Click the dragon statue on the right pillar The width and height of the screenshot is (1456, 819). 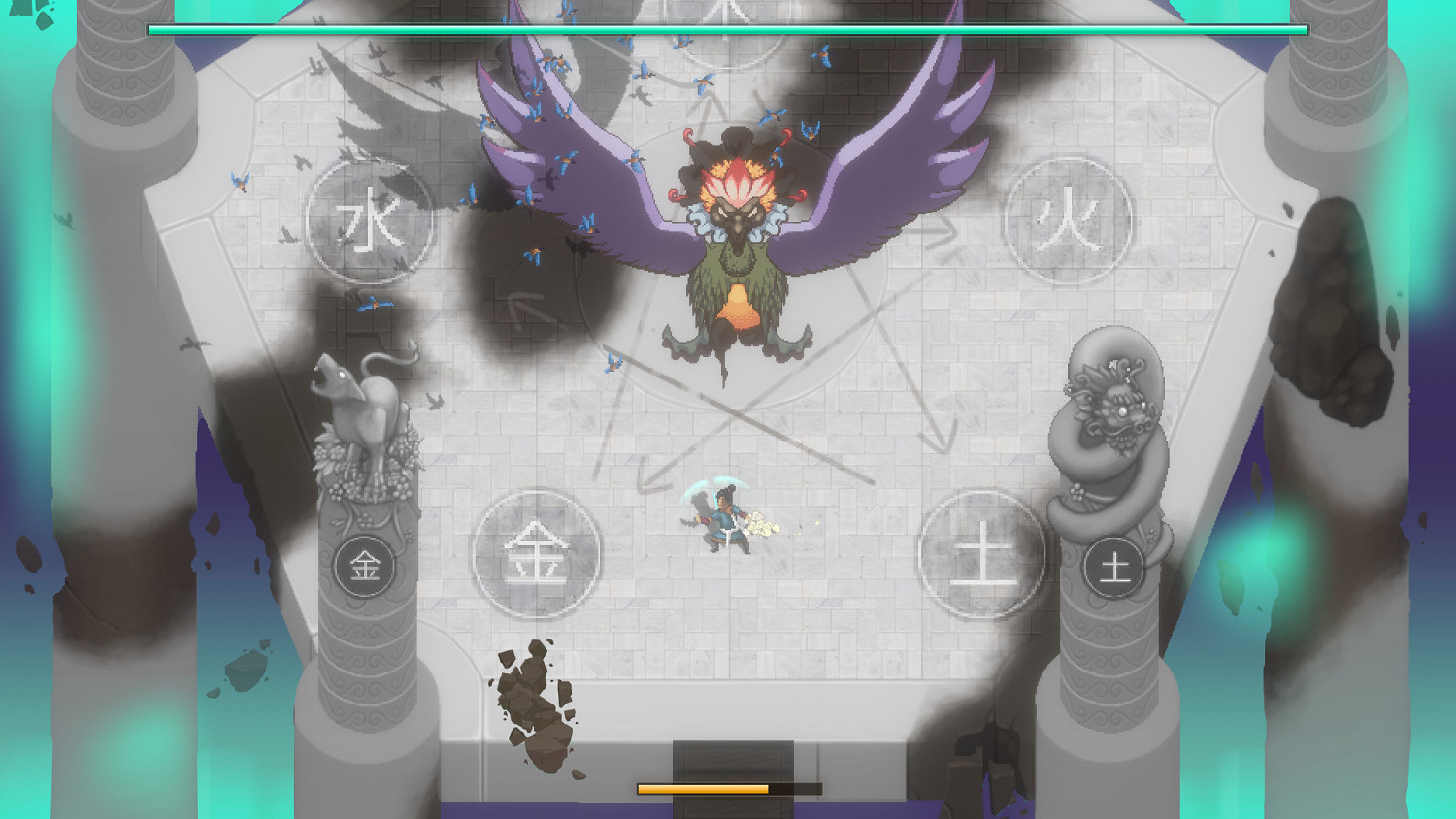click(x=1111, y=408)
